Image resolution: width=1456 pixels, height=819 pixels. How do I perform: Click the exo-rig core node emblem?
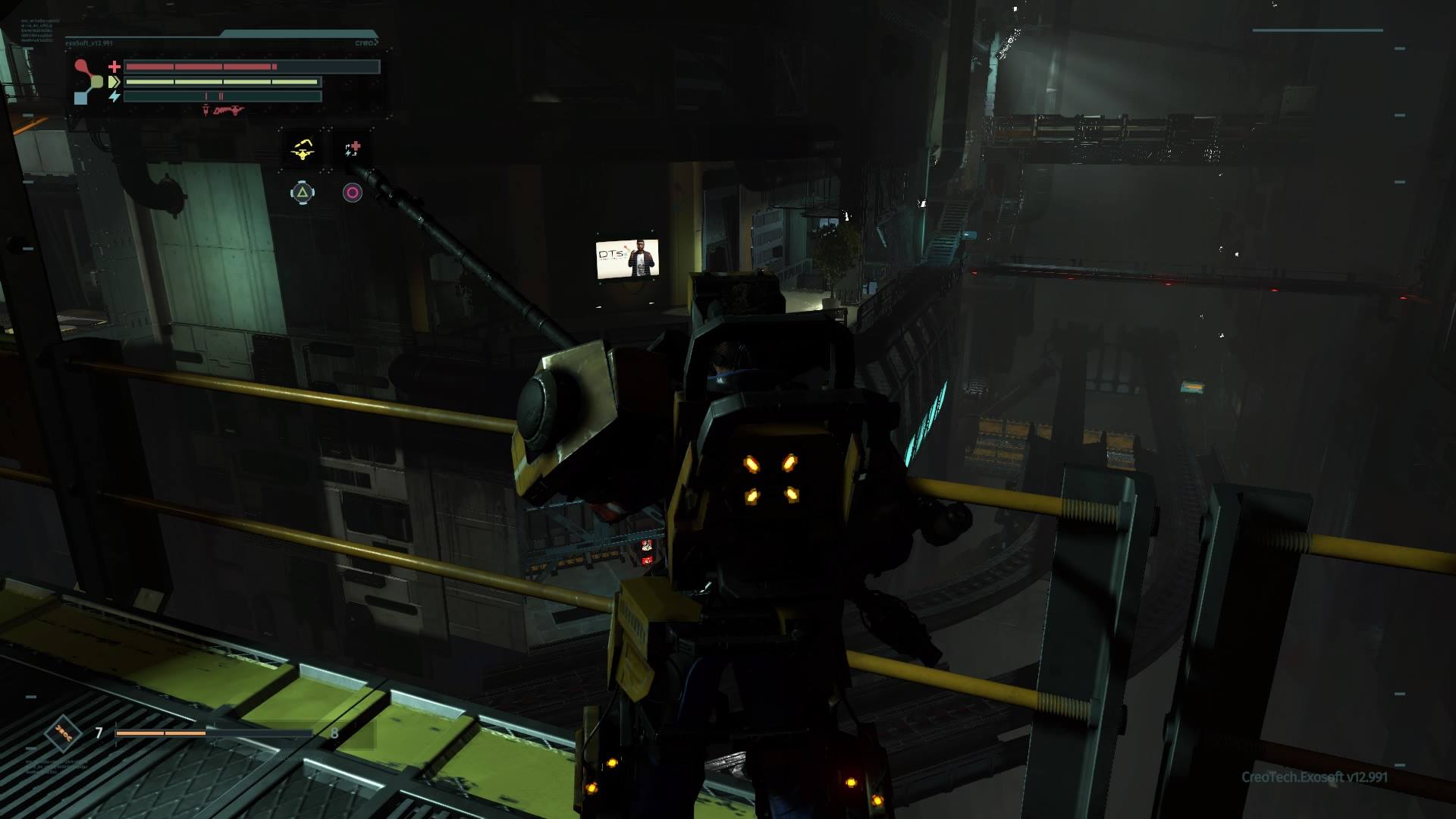pos(90,81)
